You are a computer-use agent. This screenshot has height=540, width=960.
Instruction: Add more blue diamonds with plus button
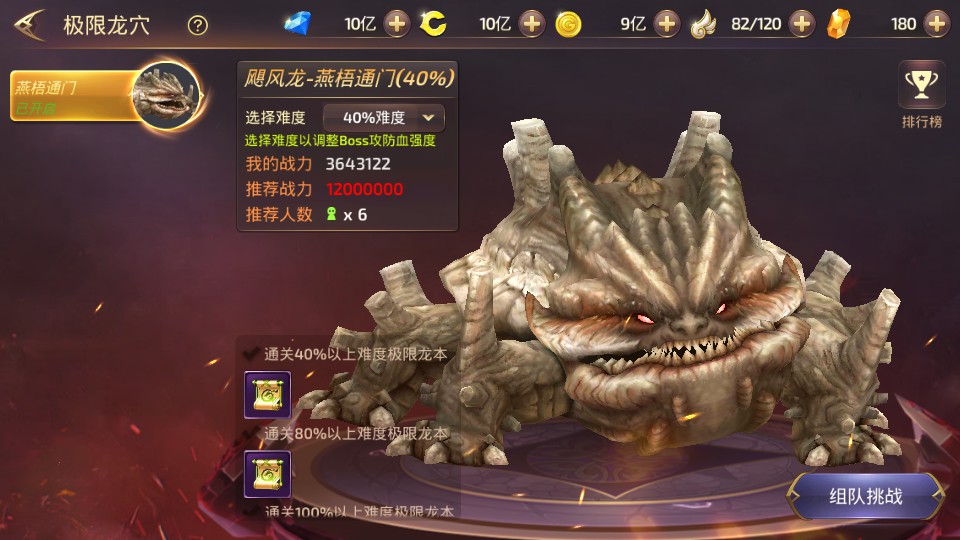coord(397,24)
